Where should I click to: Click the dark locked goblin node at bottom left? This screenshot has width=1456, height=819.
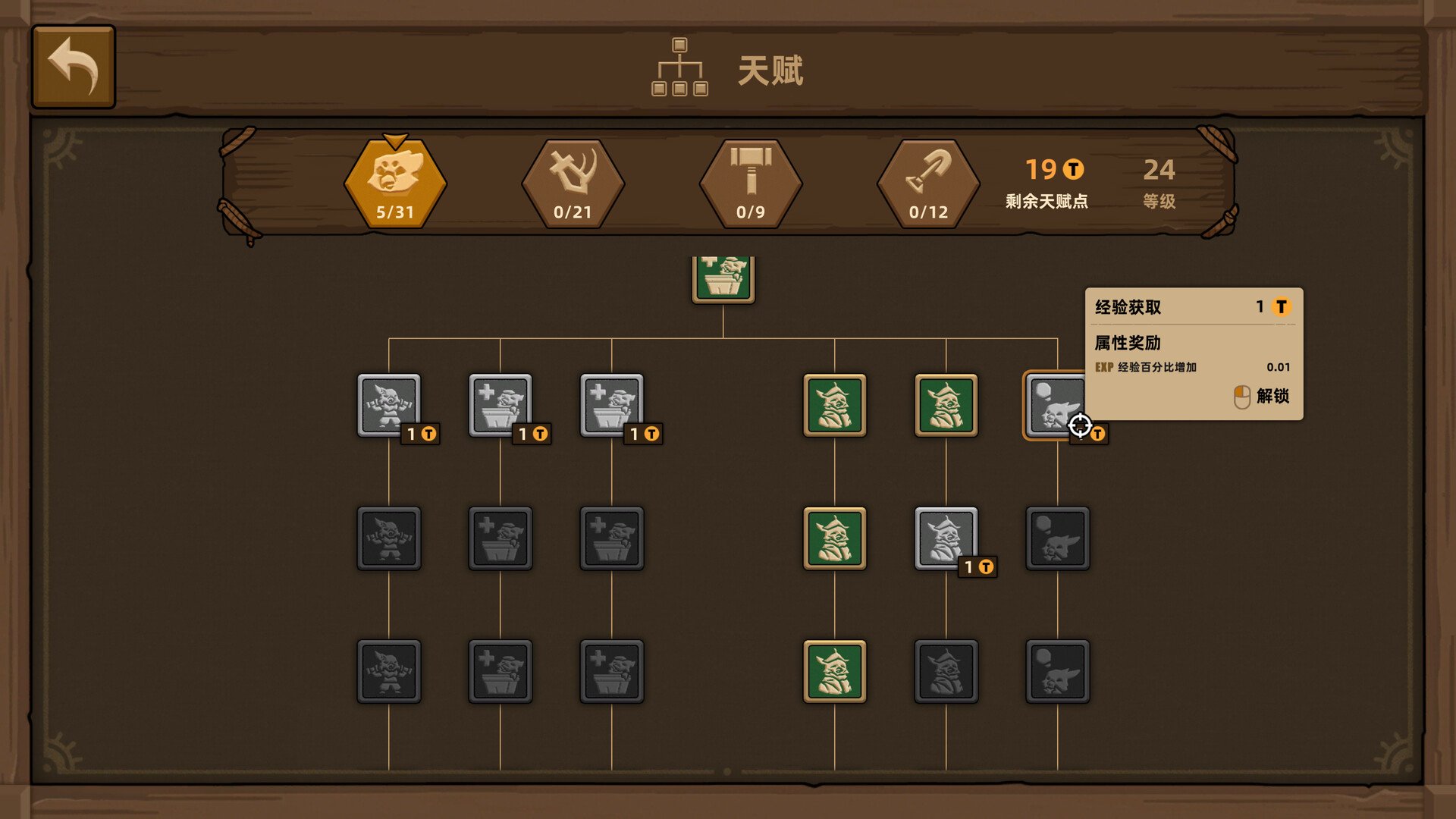(388, 671)
